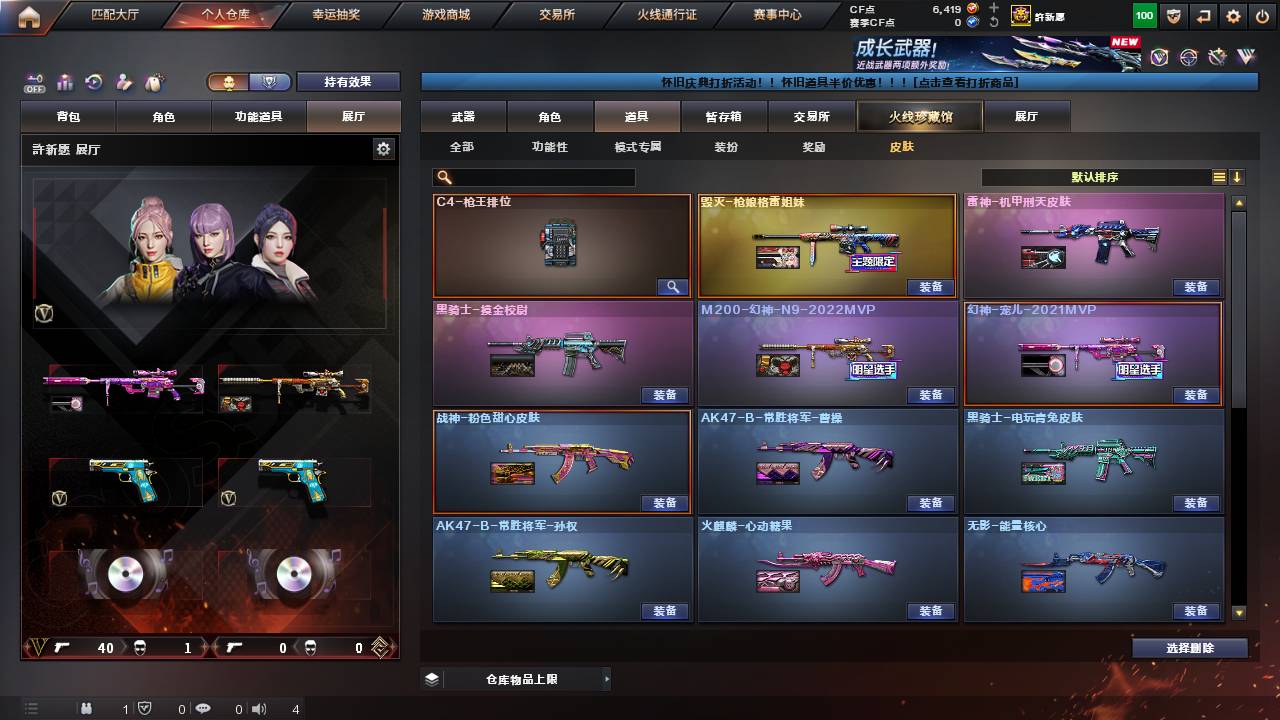Switch to the shield badge display toggle

click(269, 82)
